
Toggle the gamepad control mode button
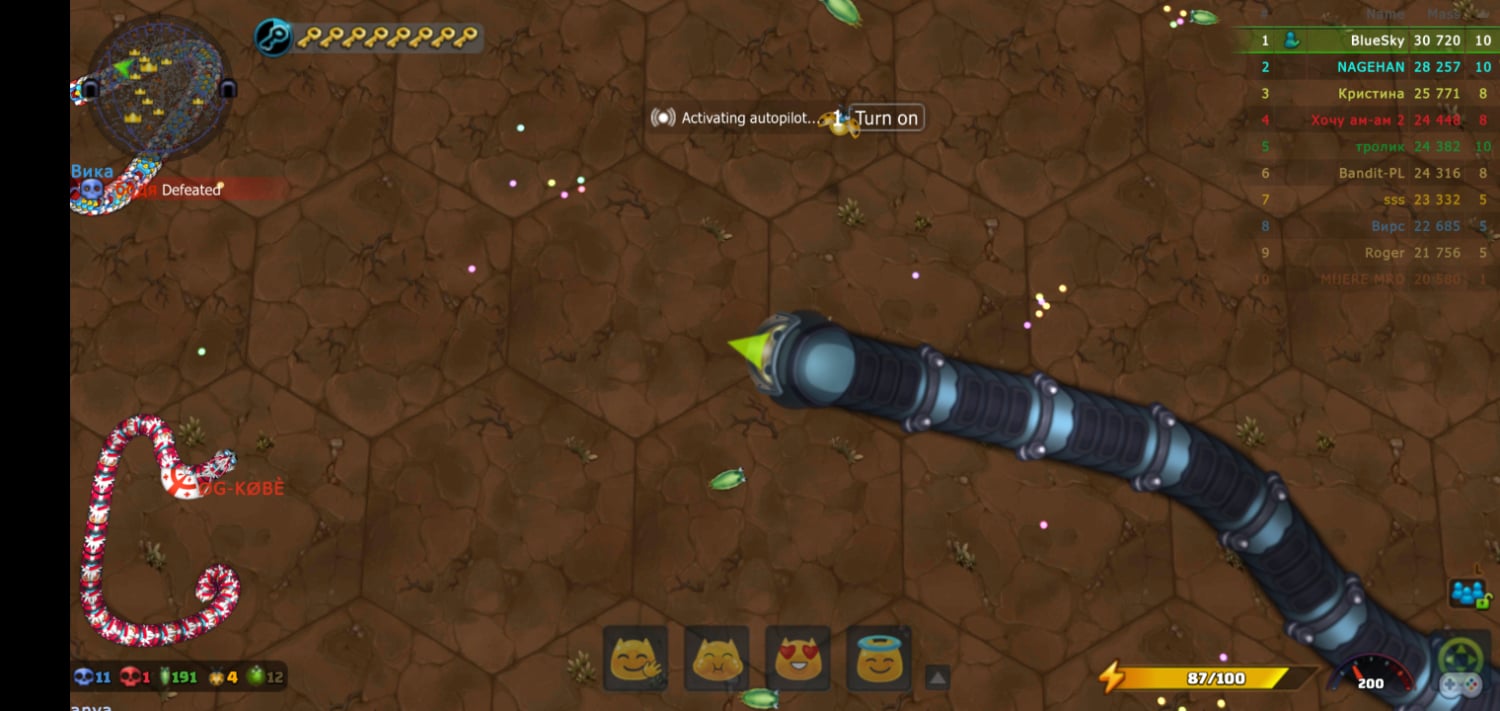tap(1460, 670)
